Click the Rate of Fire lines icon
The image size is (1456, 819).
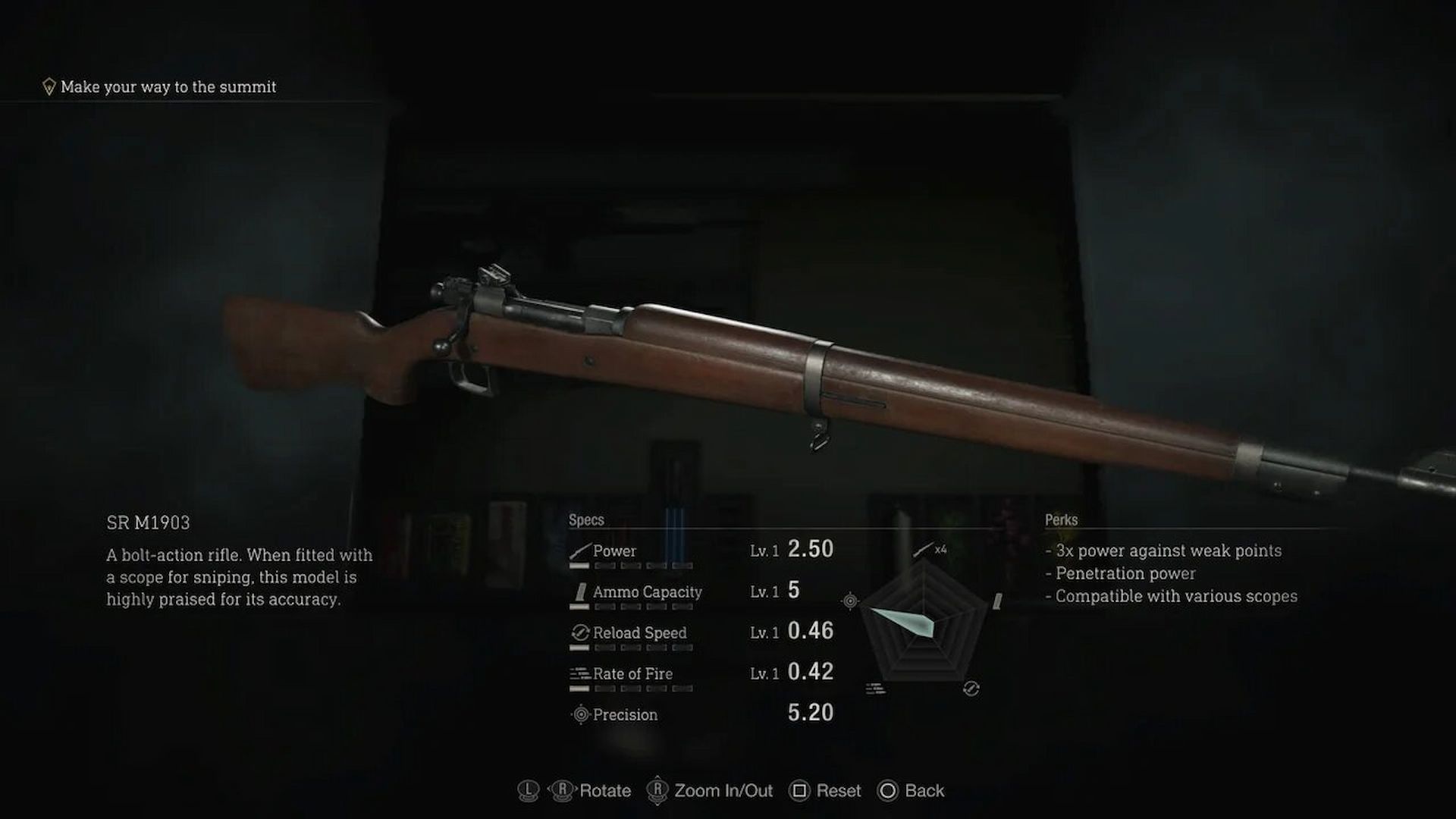coord(579,673)
